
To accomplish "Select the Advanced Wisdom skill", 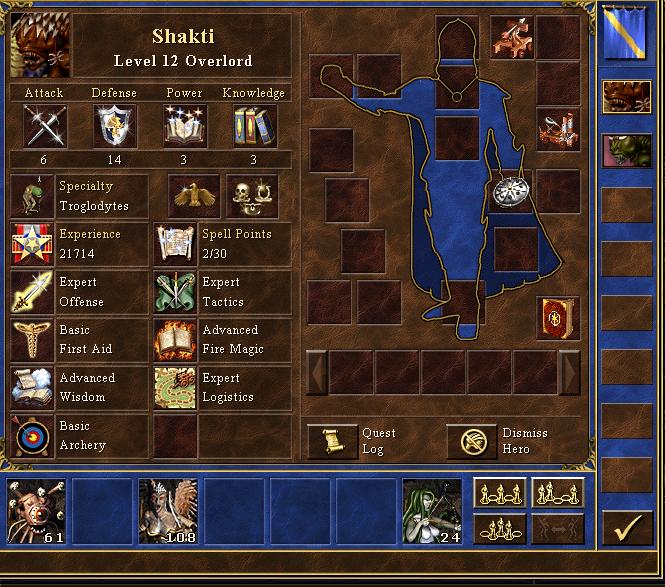I will [30, 387].
